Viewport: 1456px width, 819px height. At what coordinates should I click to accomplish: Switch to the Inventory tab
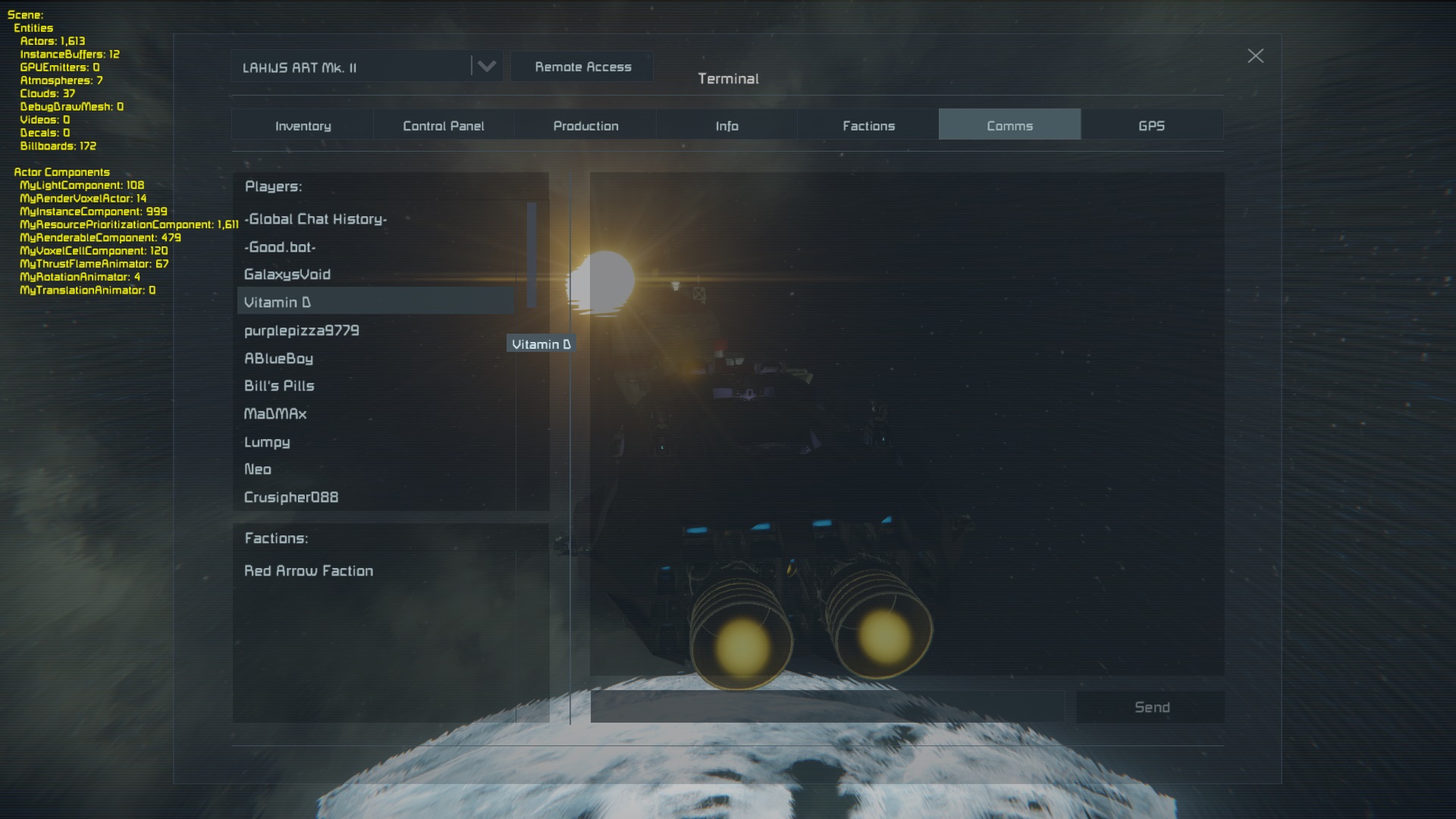(303, 125)
